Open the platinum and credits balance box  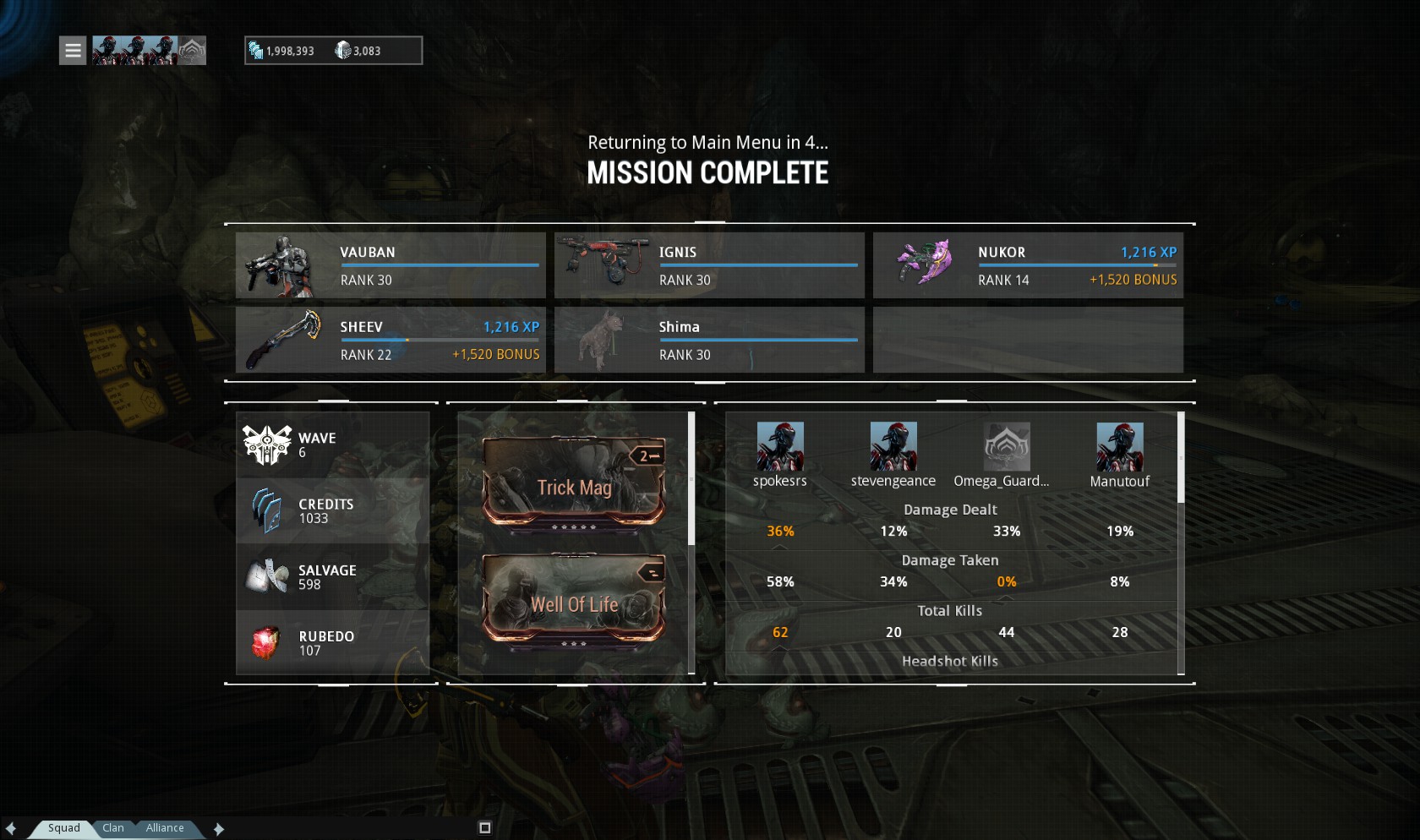point(333,51)
